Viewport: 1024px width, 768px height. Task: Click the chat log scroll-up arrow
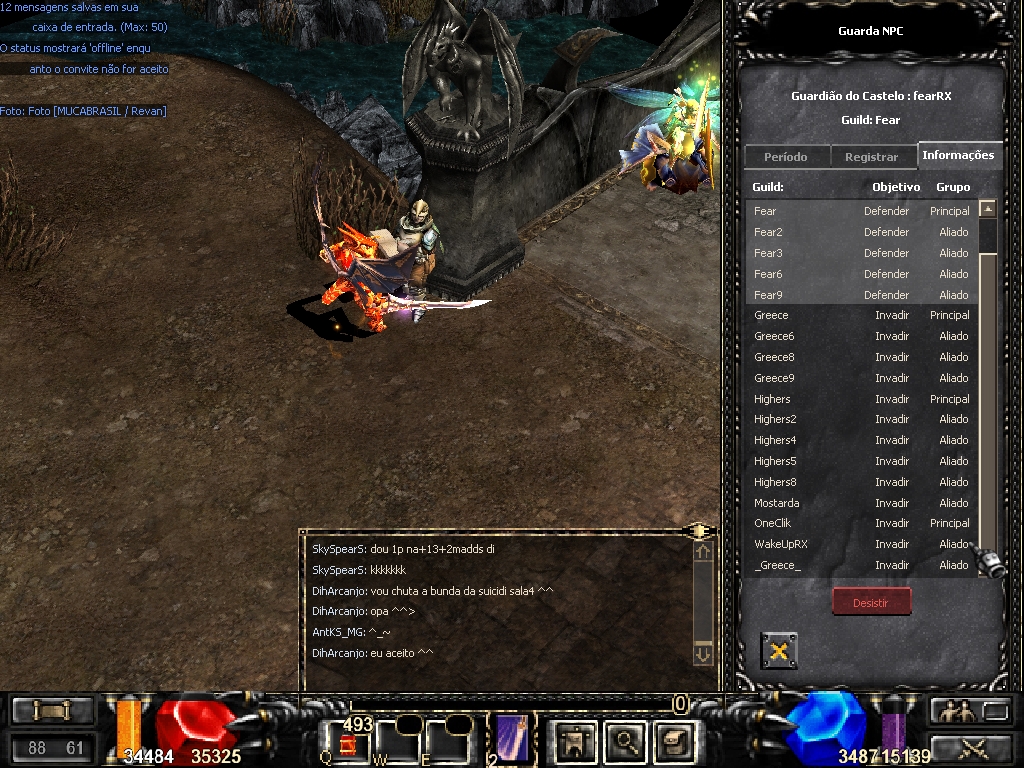703,551
